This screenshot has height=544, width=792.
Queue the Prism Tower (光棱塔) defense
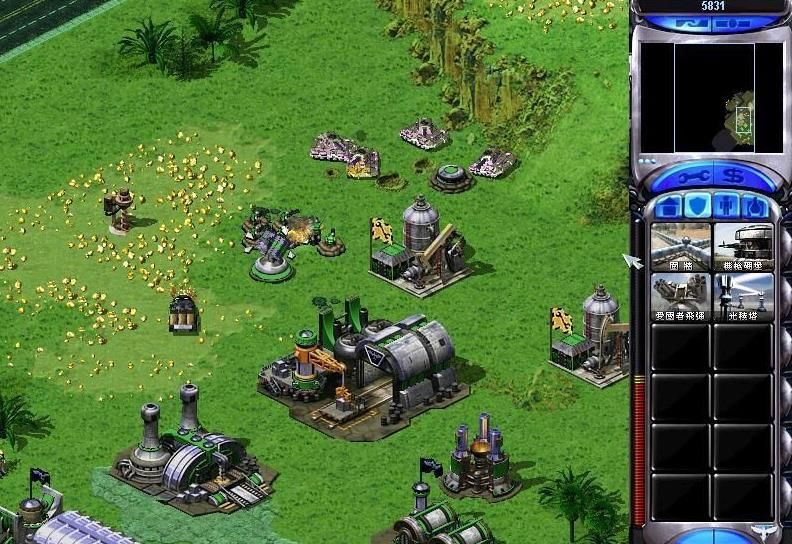click(x=743, y=297)
